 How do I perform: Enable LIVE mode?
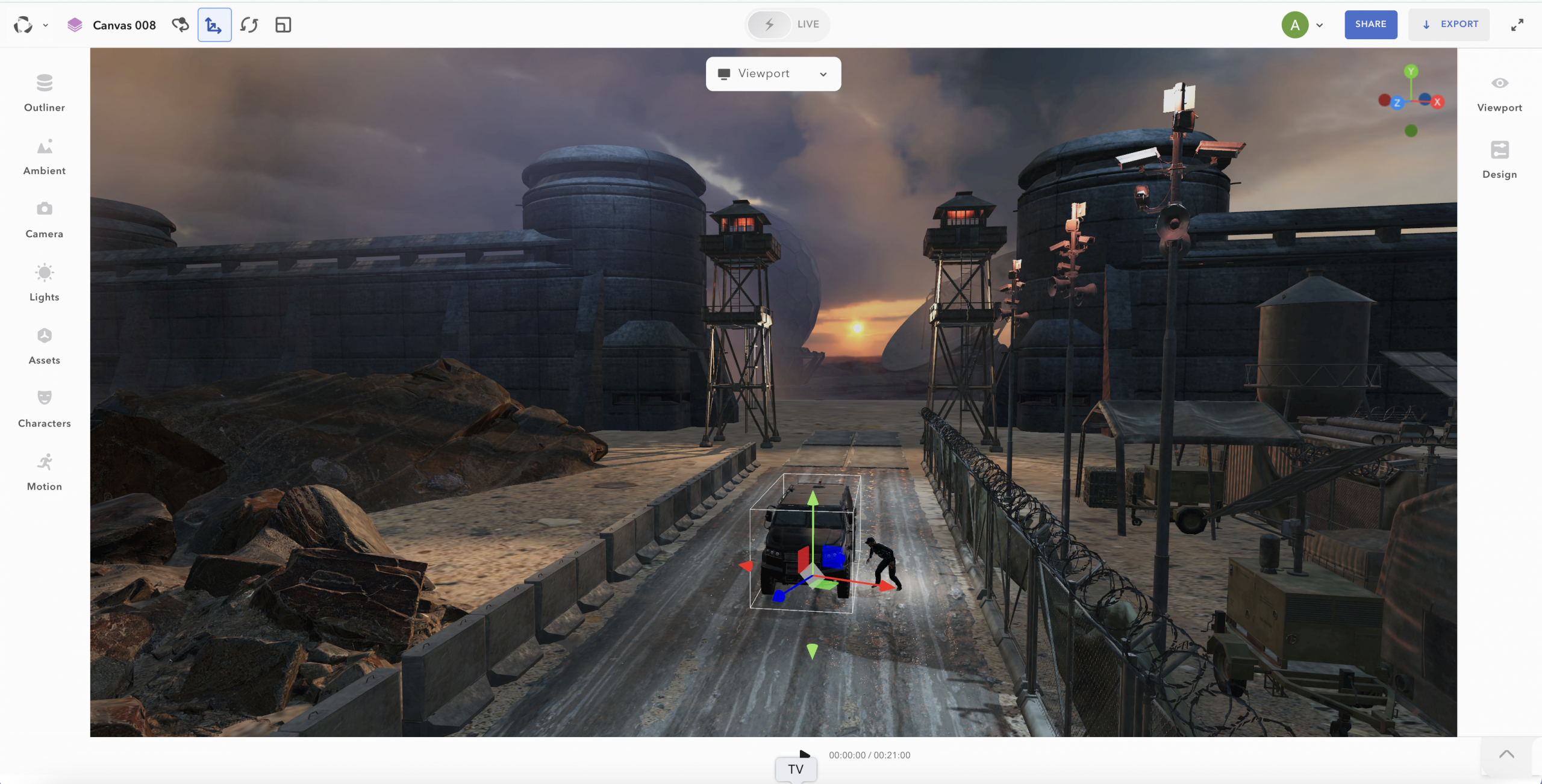tap(787, 24)
